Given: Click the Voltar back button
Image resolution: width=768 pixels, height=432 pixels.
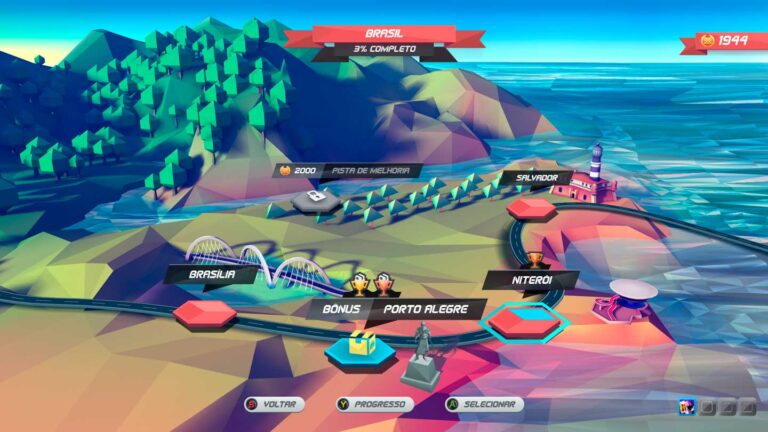Looking at the screenshot, I should coord(272,404).
